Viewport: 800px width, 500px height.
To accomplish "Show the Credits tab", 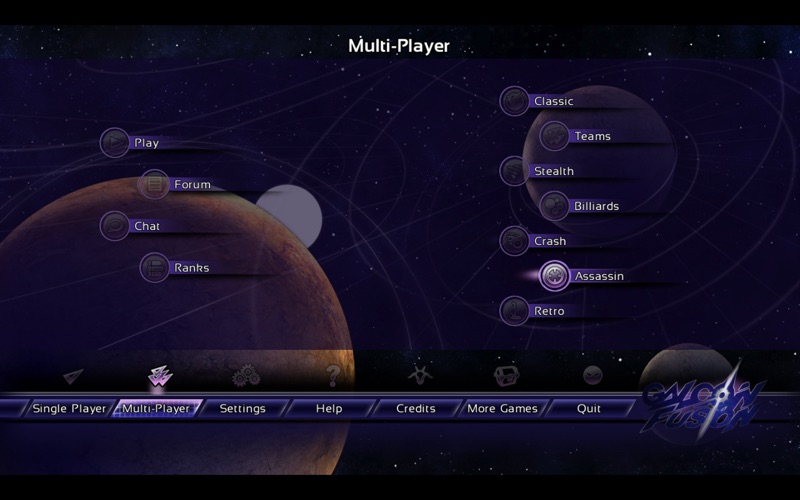I will click(x=415, y=408).
